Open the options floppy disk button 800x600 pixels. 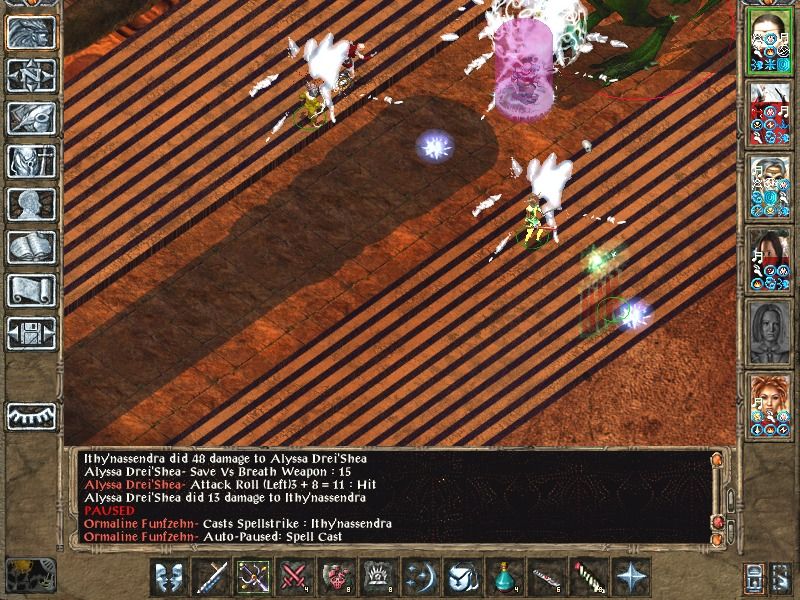(x=31, y=333)
